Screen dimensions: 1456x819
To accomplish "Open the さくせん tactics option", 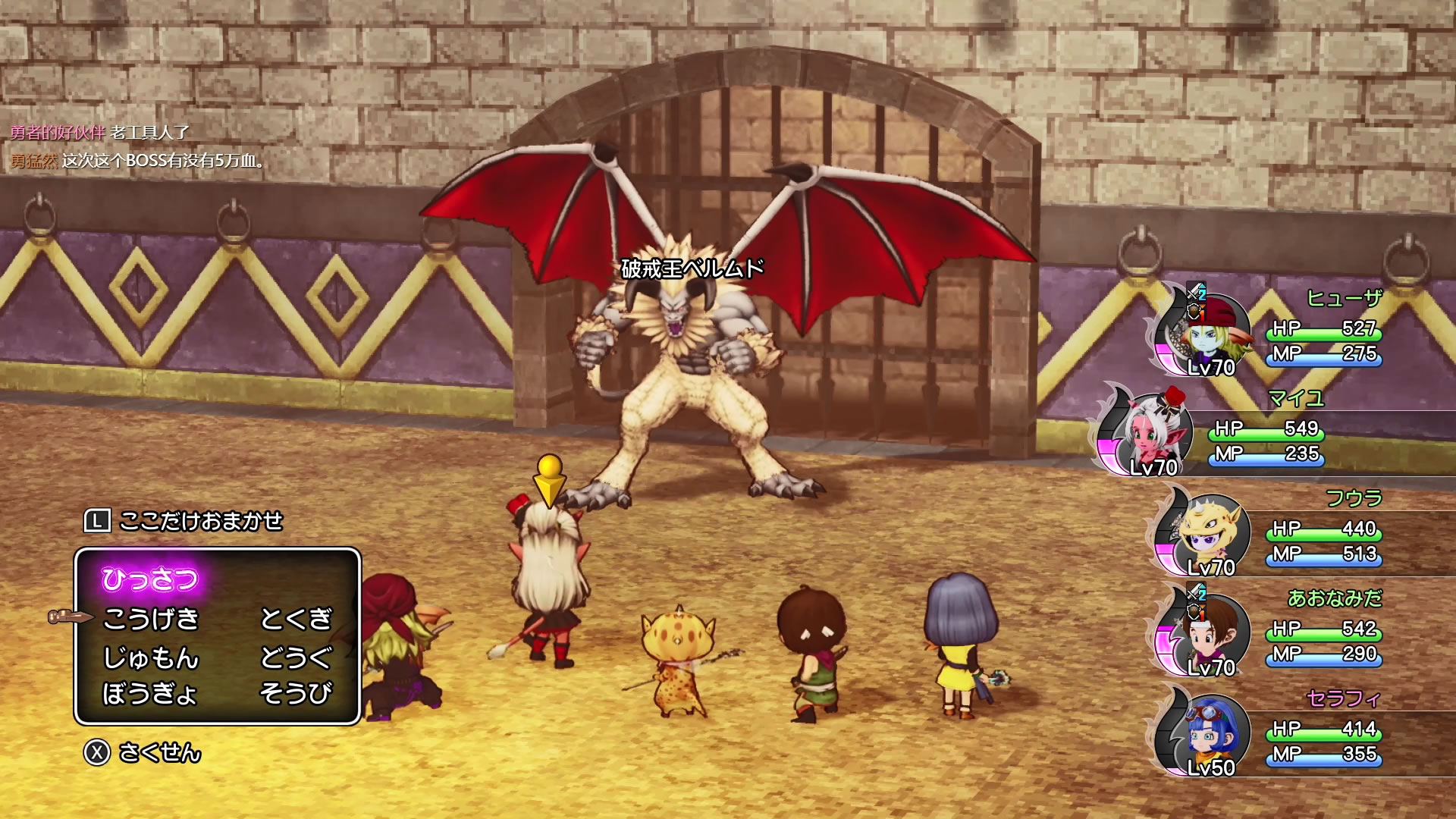I will [159, 752].
